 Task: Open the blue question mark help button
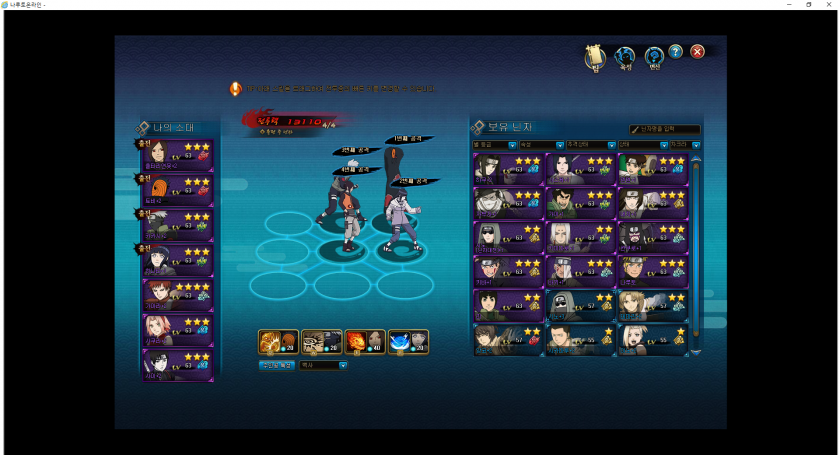pyautogui.click(x=676, y=52)
